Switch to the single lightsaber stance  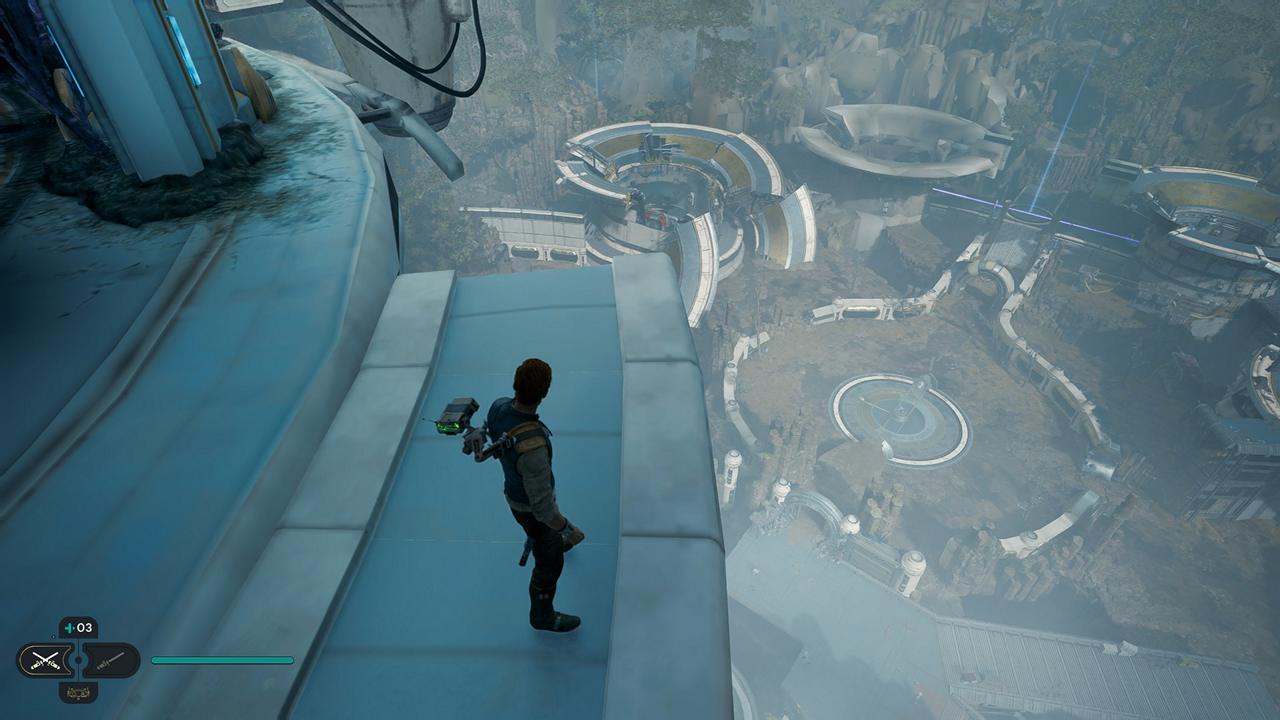pyautogui.click(x=109, y=660)
